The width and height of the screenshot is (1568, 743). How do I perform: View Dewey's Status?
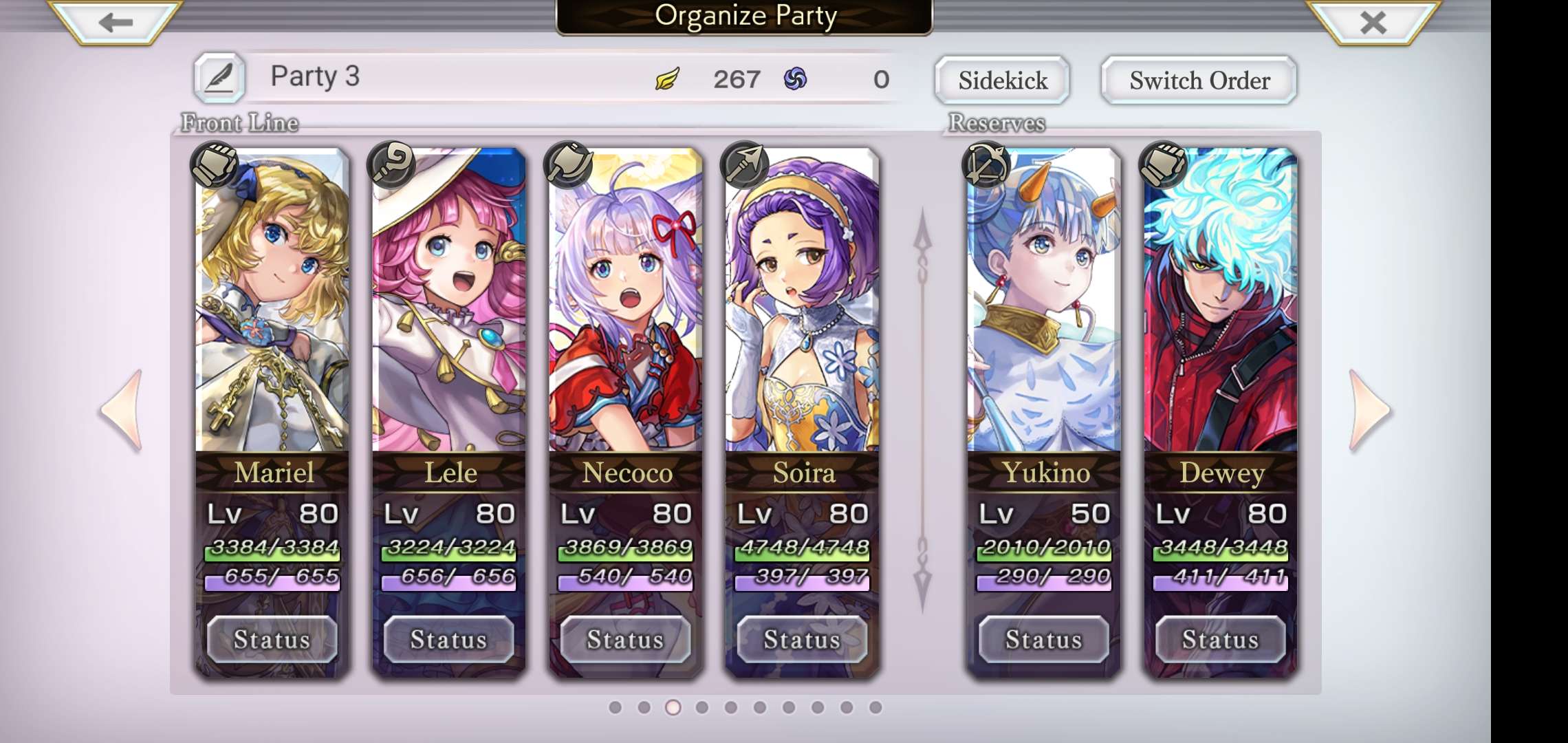pos(1221,640)
